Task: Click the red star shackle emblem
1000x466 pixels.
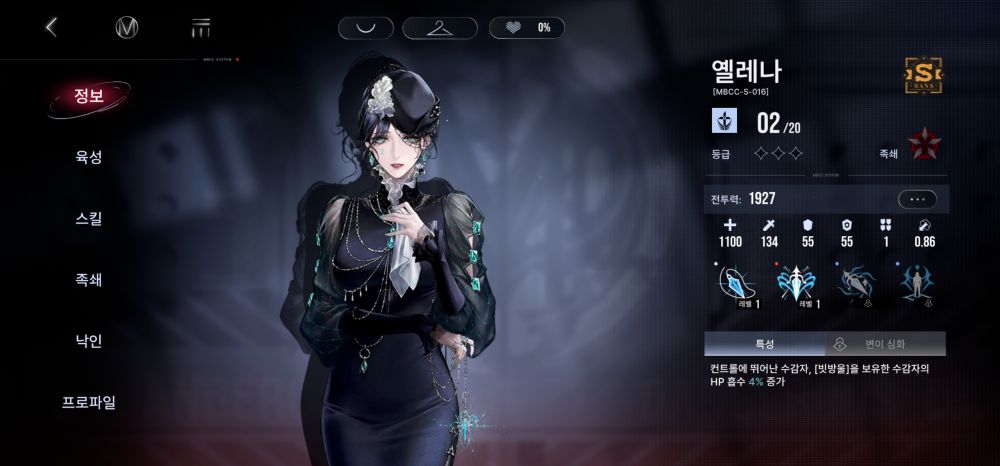Action: click(924, 145)
